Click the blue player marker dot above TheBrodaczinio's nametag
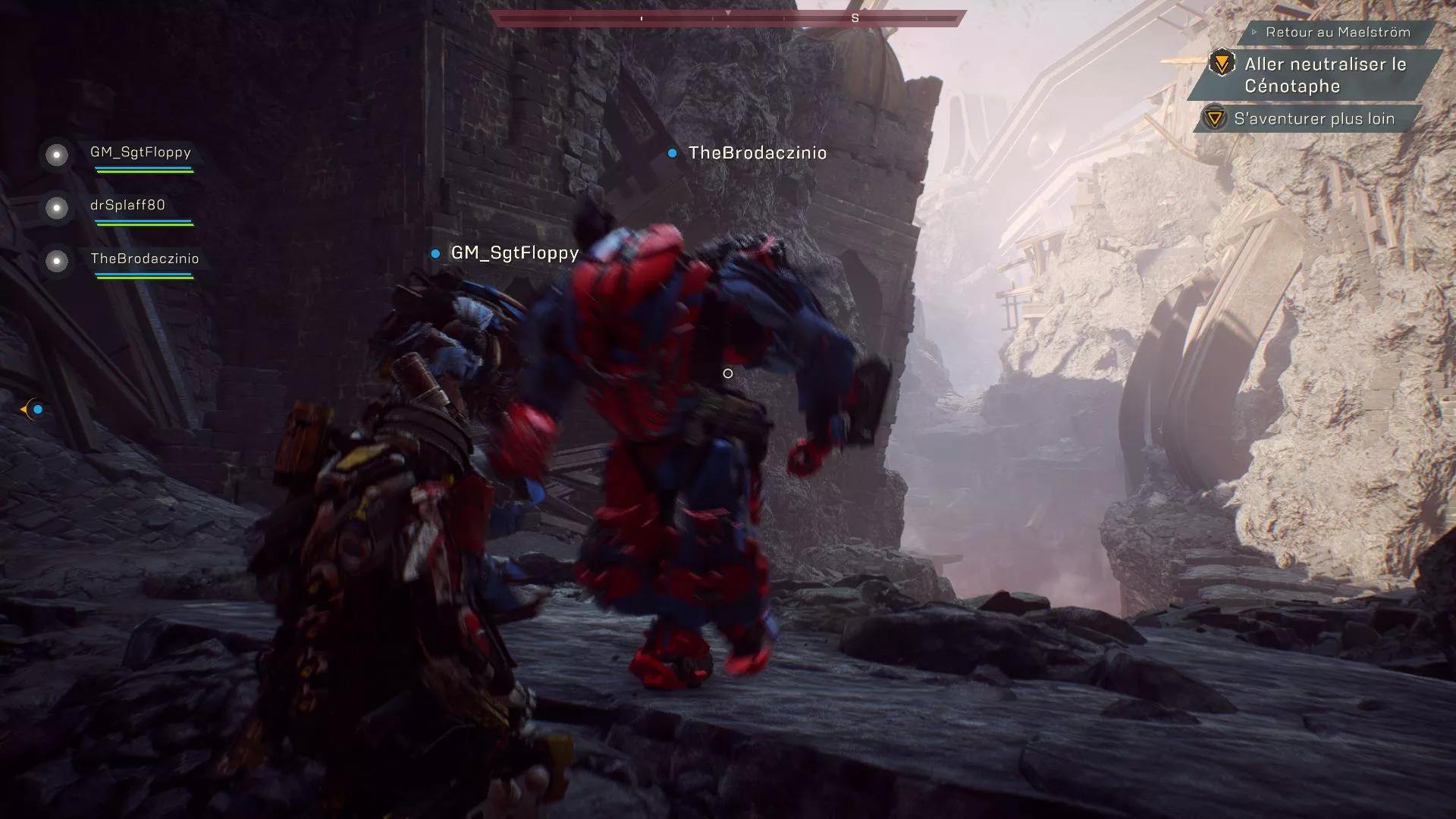1456x819 pixels. pos(672,153)
